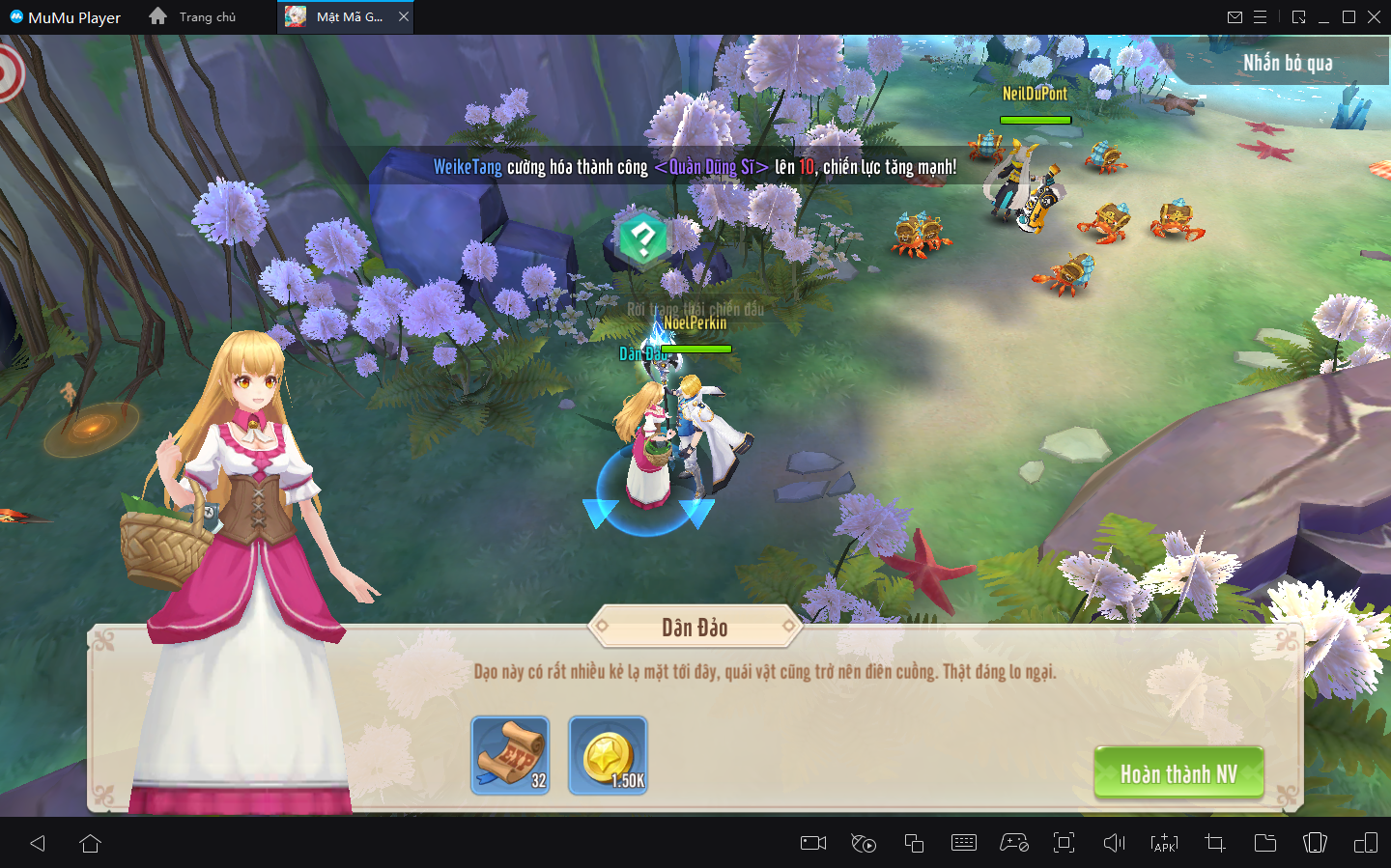The image size is (1391, 868).
Task: Close the Mật Mã game tab
Action: click(x=404, y=16)
